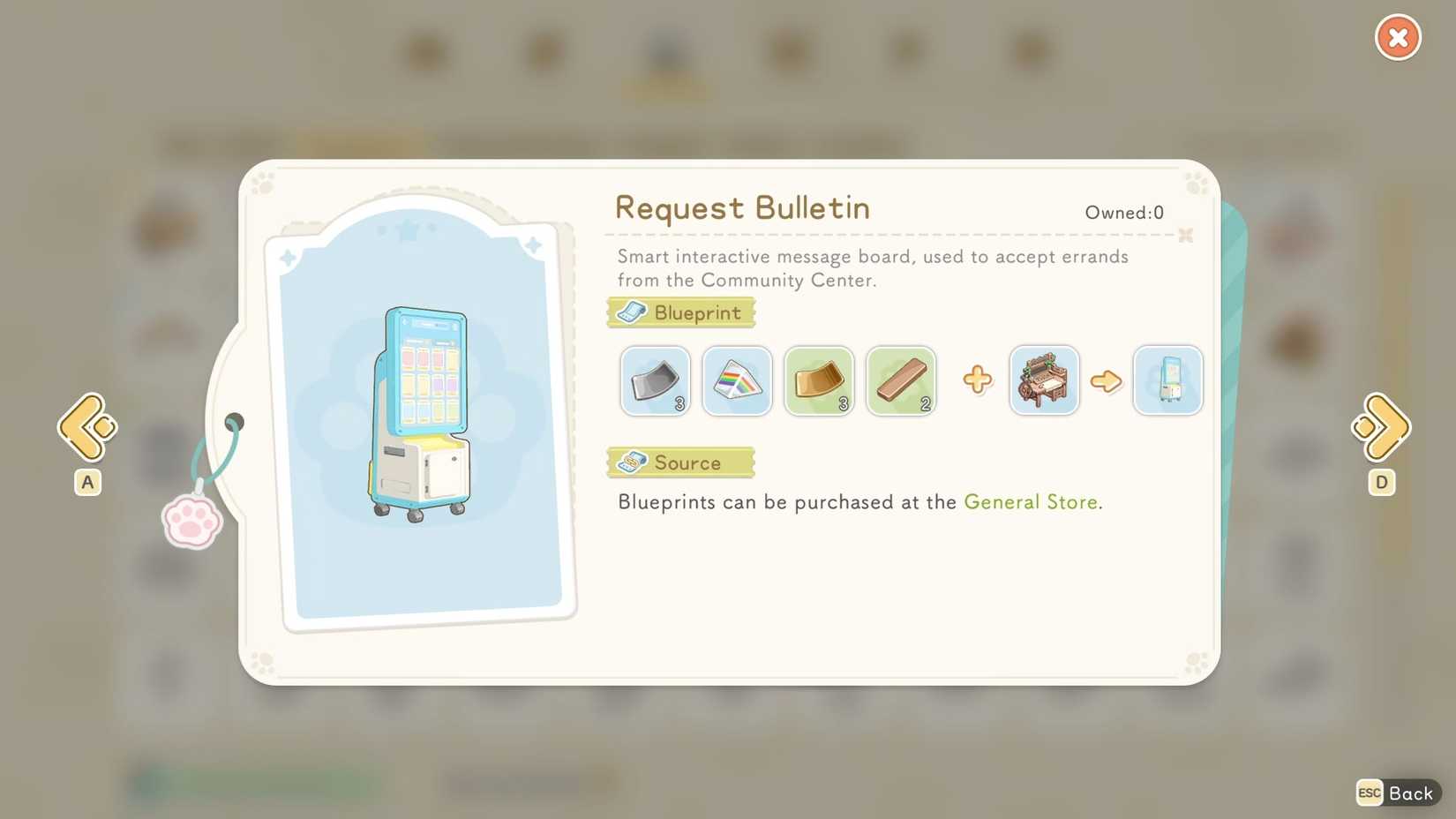Click the rainbow prism material icon
Screen dimensions: 1456x819
click(737, 380)
